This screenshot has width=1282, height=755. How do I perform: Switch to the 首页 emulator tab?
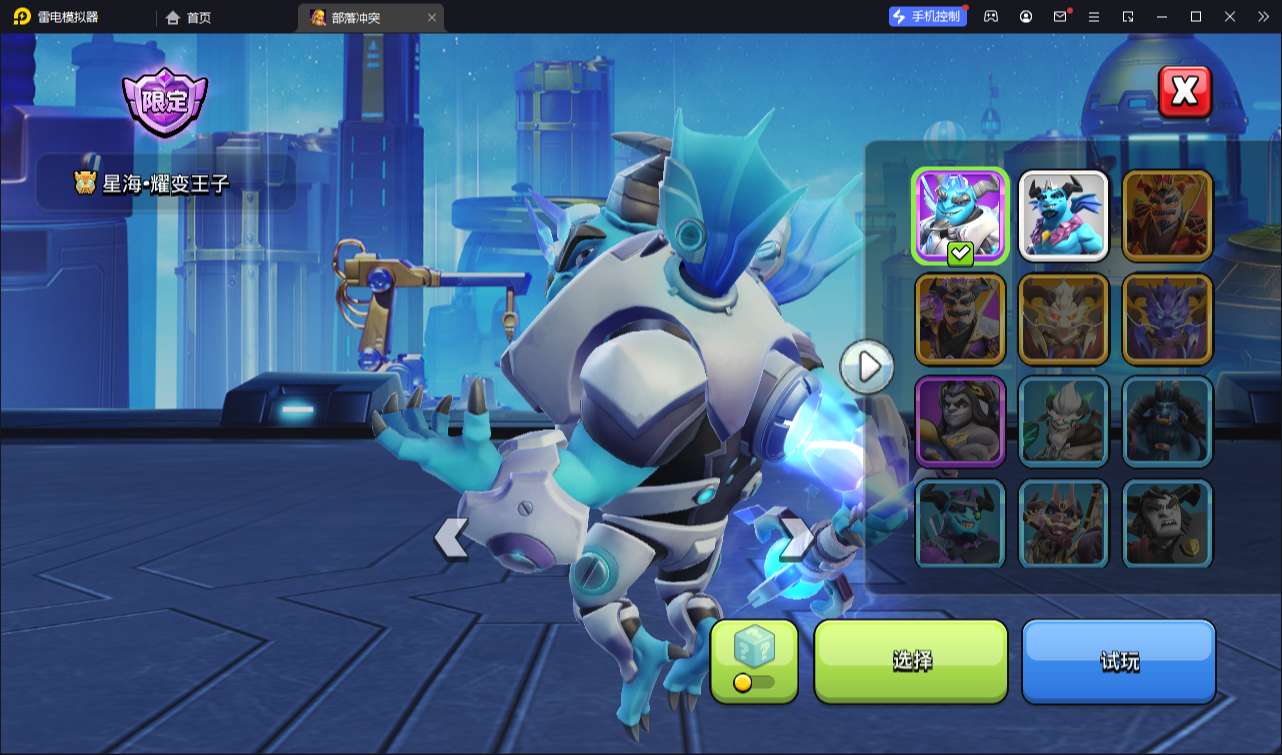click(x=189, y=17)
